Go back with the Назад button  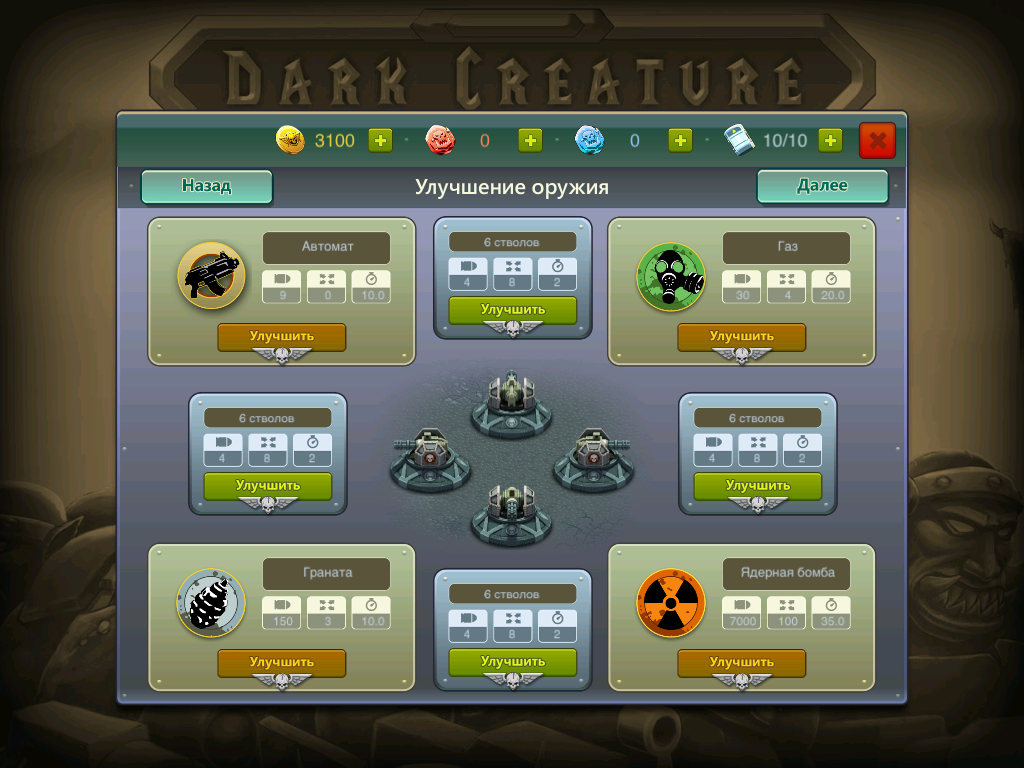[206, 186]
